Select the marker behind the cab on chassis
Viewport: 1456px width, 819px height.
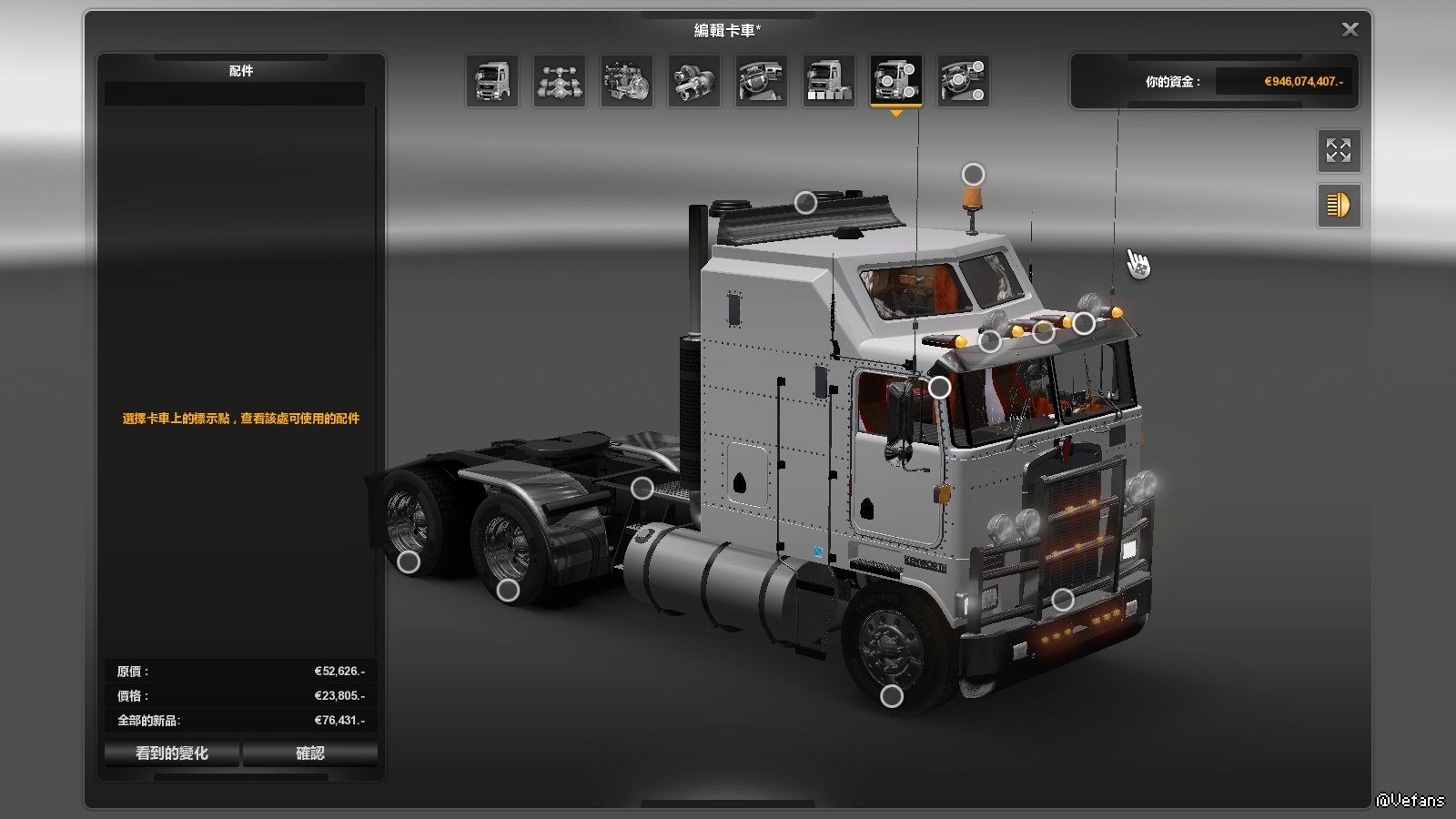(642, 488)
